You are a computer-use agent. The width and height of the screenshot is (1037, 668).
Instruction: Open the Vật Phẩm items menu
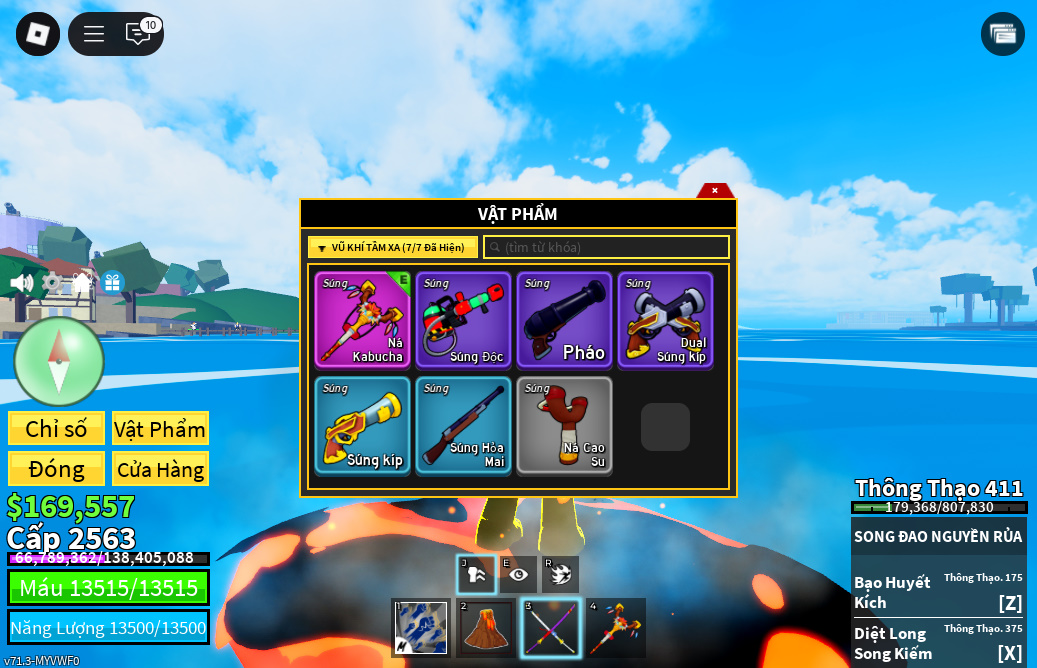160,429
